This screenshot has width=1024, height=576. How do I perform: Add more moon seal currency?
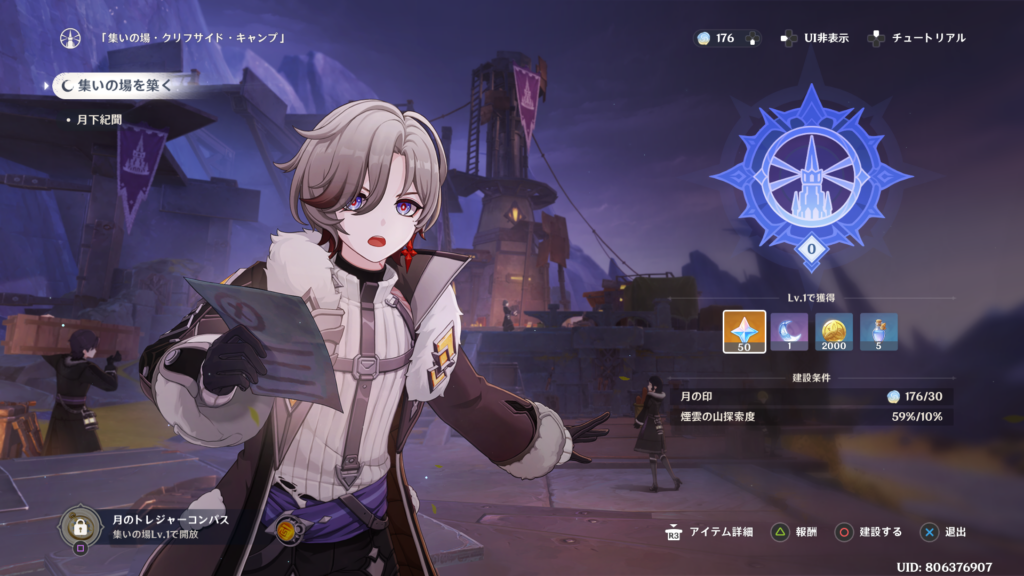tap(752, 38)
